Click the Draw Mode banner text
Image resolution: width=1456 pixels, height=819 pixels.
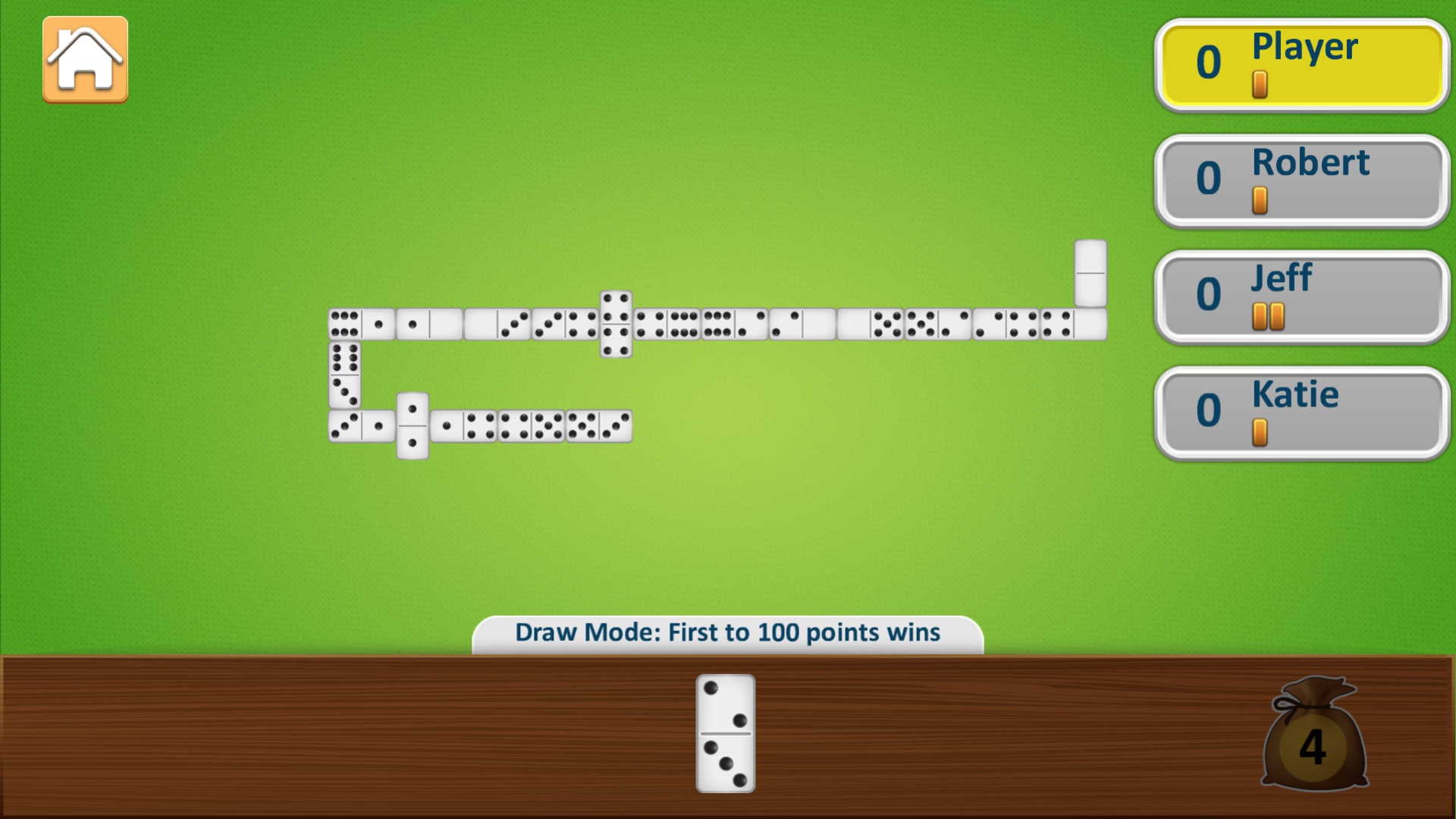tap(726, 632)
